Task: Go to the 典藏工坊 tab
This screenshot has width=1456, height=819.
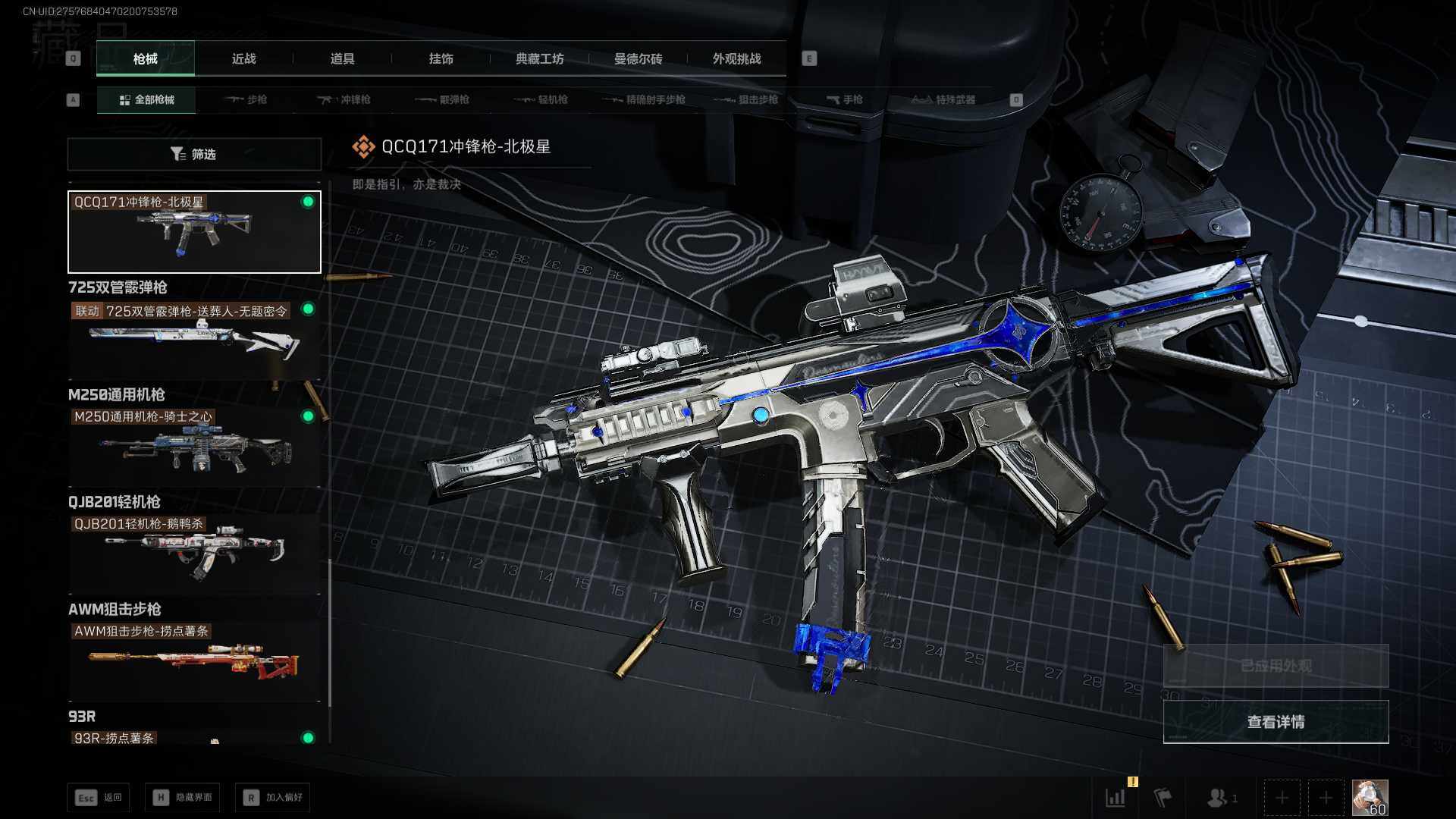Action: 539,58
